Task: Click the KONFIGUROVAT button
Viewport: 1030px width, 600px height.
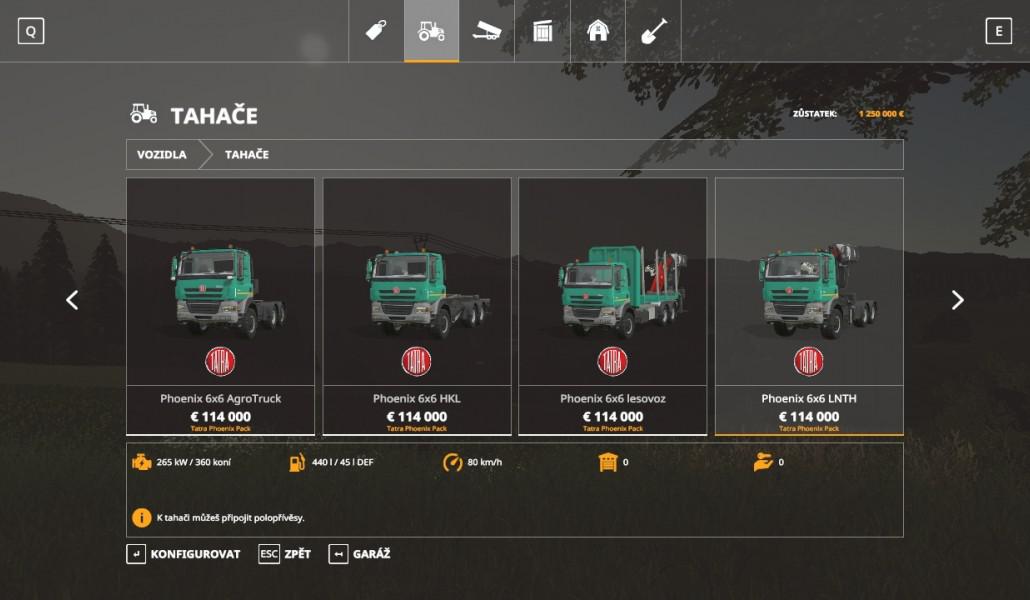Action: pos(184,554)
